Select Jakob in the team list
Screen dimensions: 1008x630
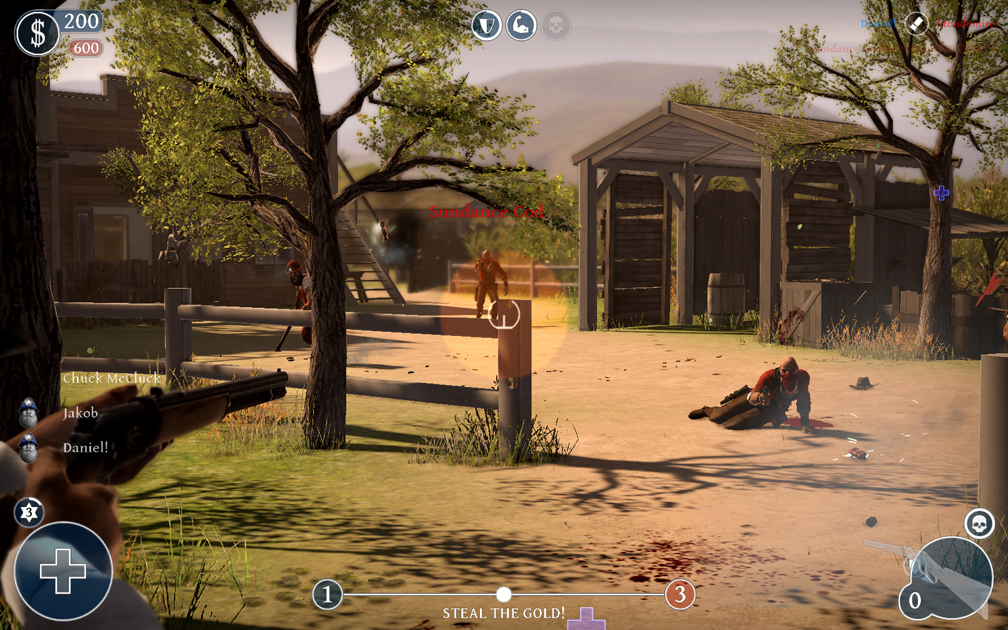click(x=80, y=413)
